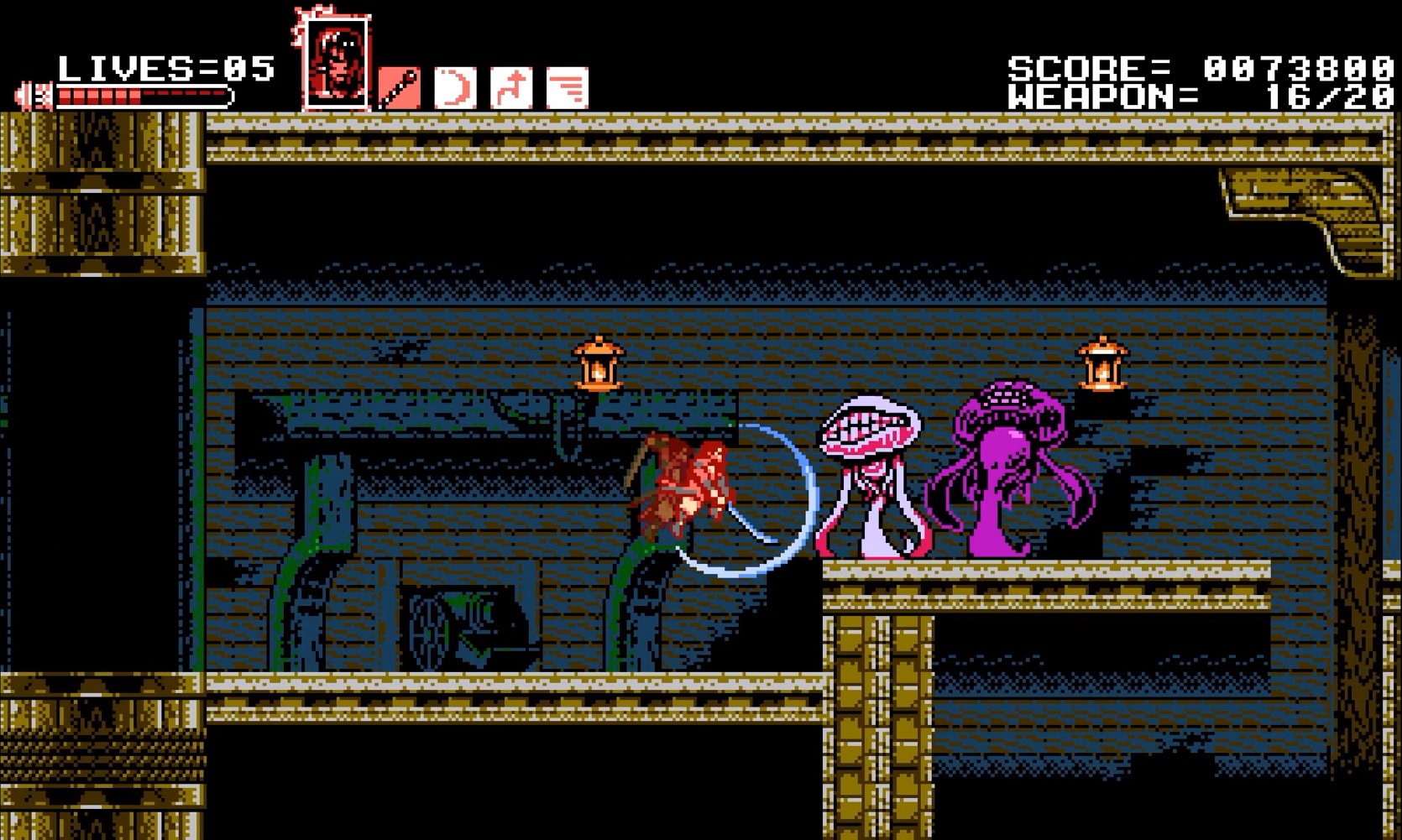Viewport: 1402px width, 840px height.
Task: Select the horizontal lines dash ability icon
Action: coord(568,87)
